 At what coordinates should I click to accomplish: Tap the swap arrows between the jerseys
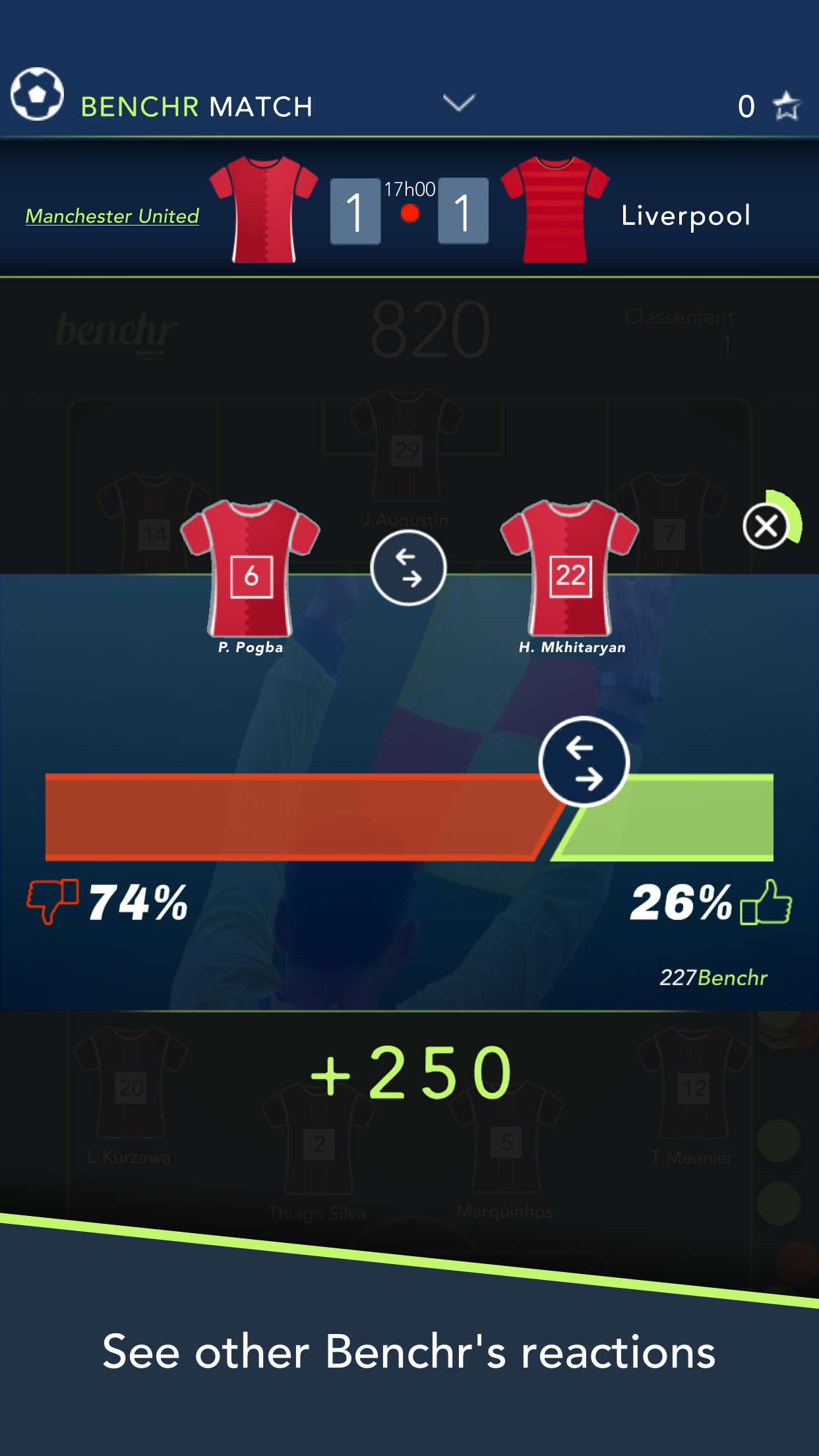[408, 568]
